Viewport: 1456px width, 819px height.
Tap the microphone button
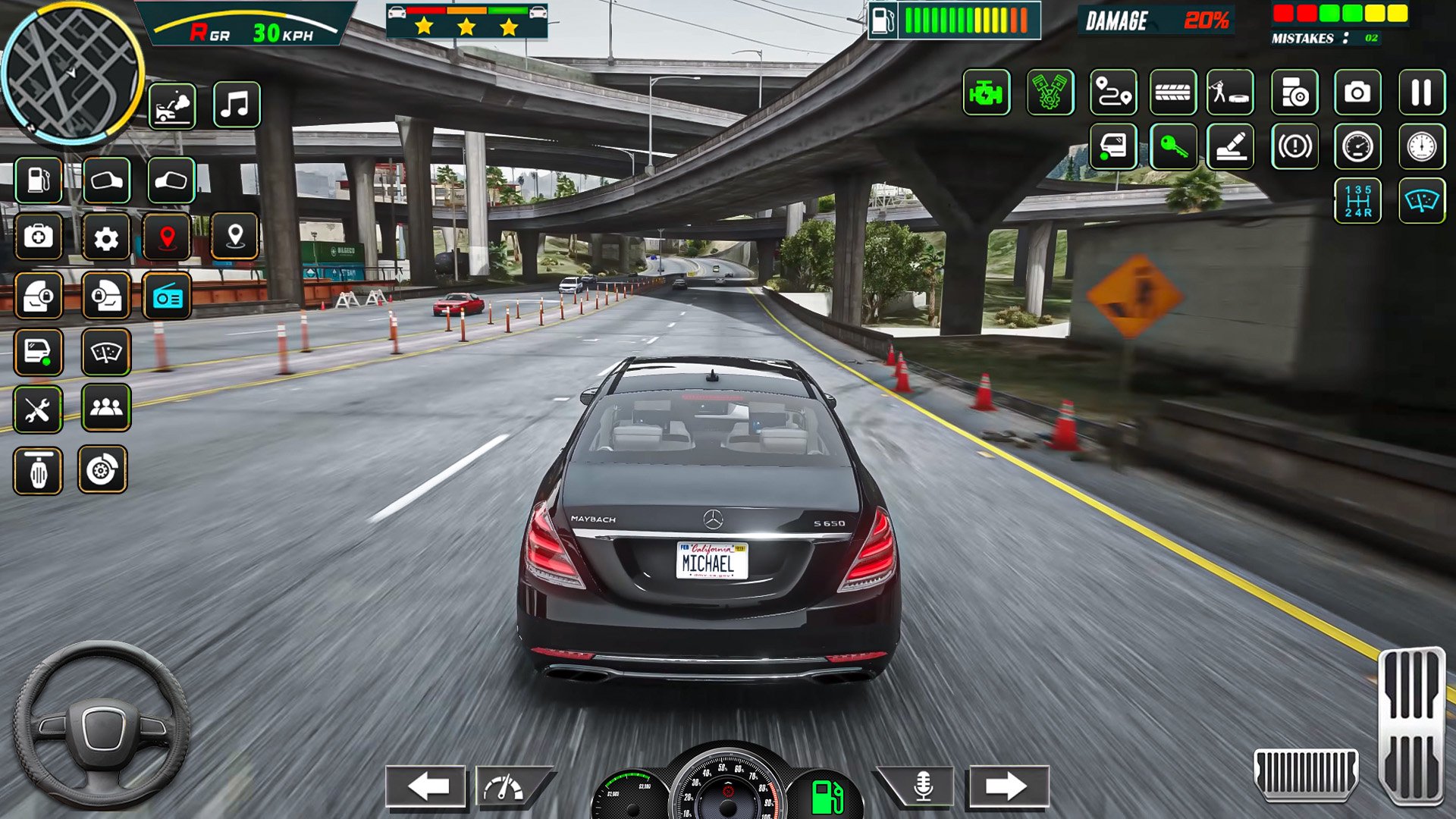pos(922,786)
